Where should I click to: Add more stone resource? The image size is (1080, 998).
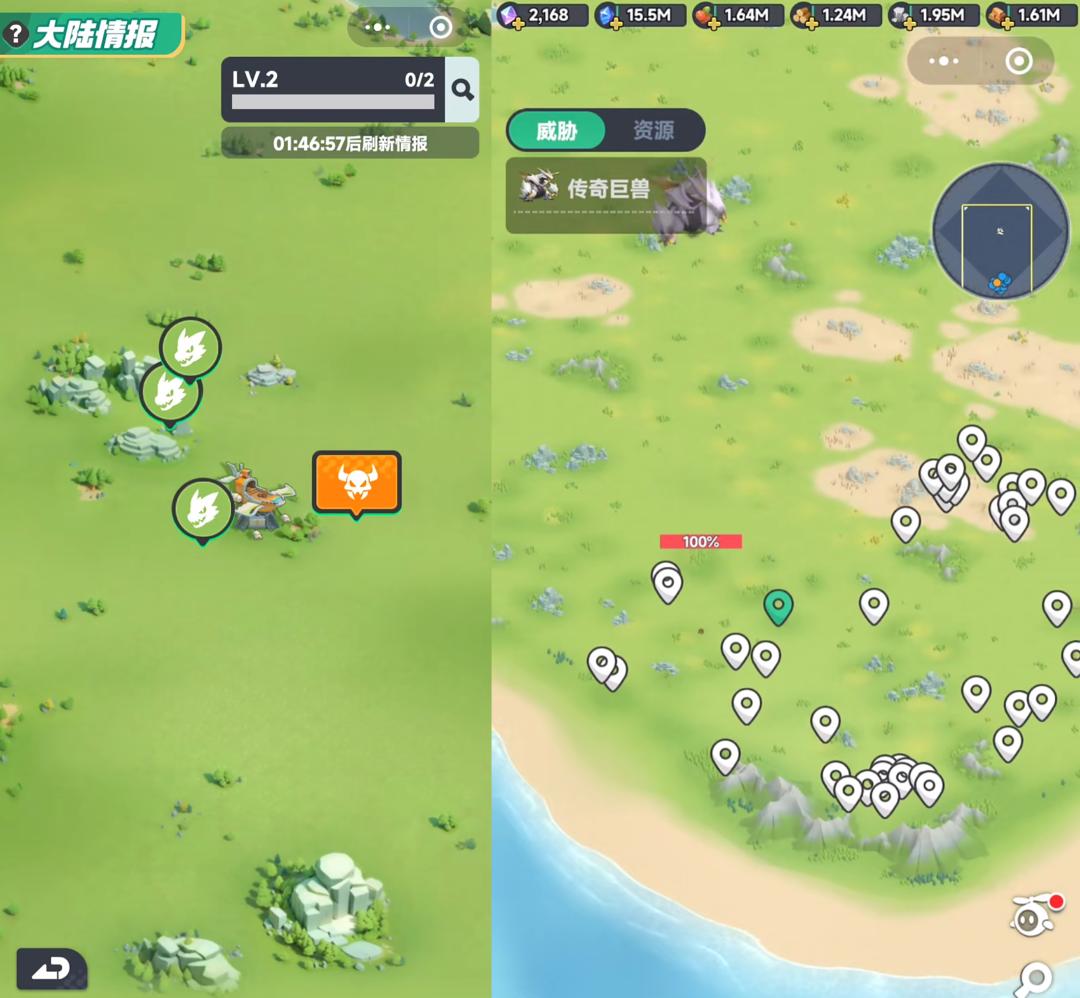tap(907, 22)
